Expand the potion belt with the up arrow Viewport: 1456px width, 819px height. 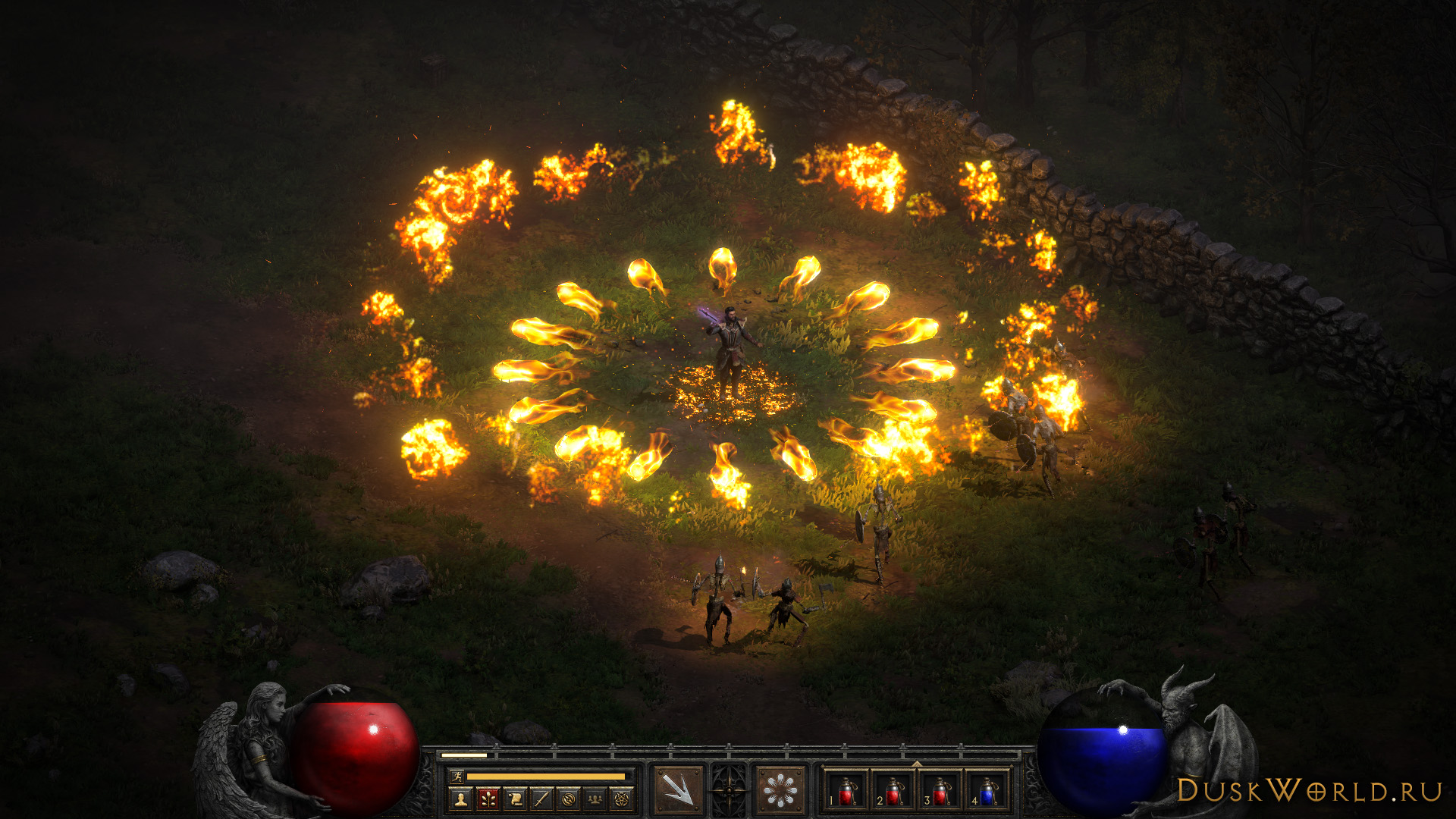916,764
